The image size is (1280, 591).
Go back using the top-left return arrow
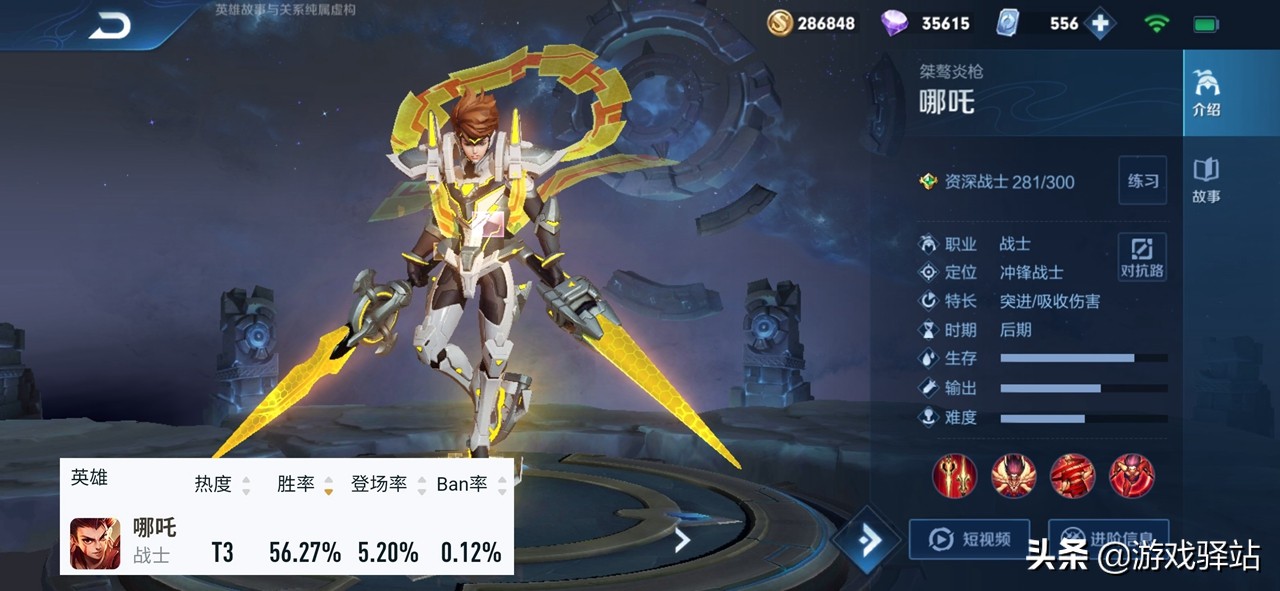click(x=109, y=26)
